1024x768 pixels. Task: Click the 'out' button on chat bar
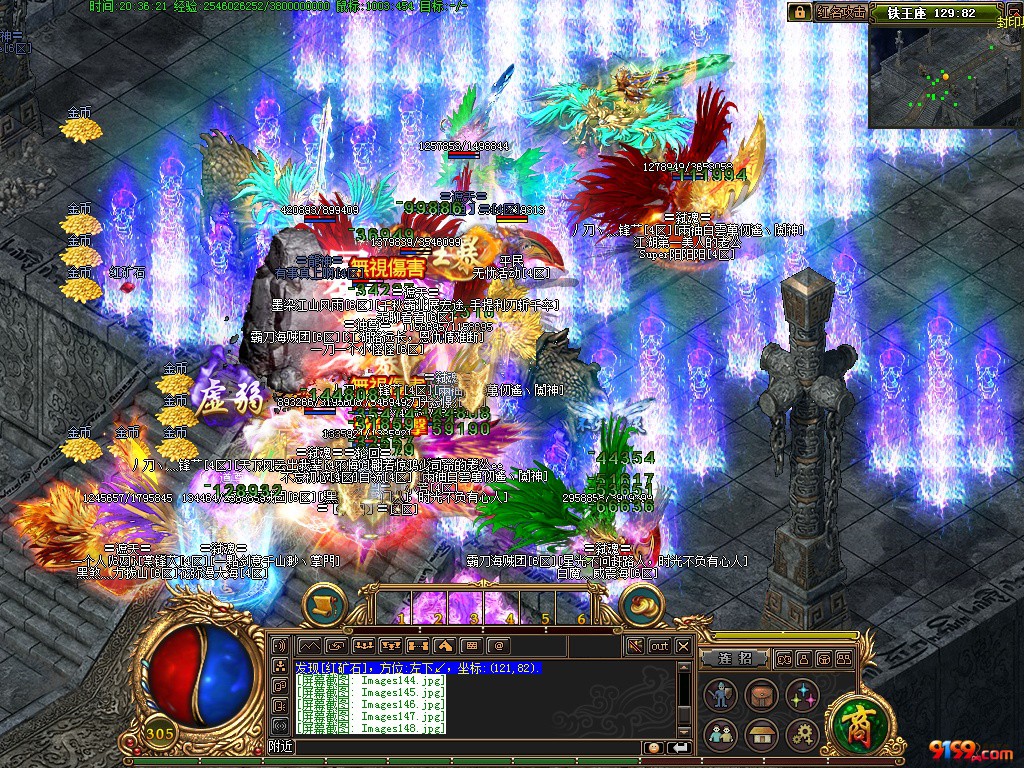coord(659,646)
